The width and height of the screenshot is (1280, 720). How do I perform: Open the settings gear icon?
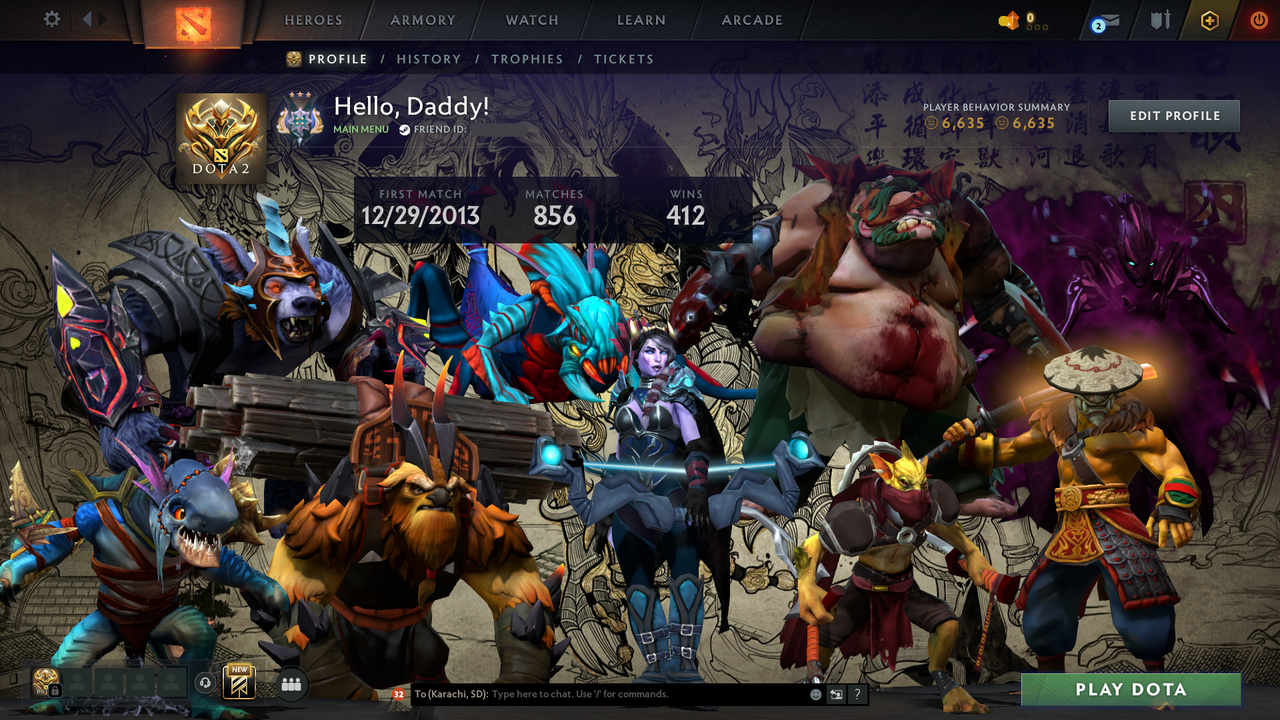tap(53, 19)
